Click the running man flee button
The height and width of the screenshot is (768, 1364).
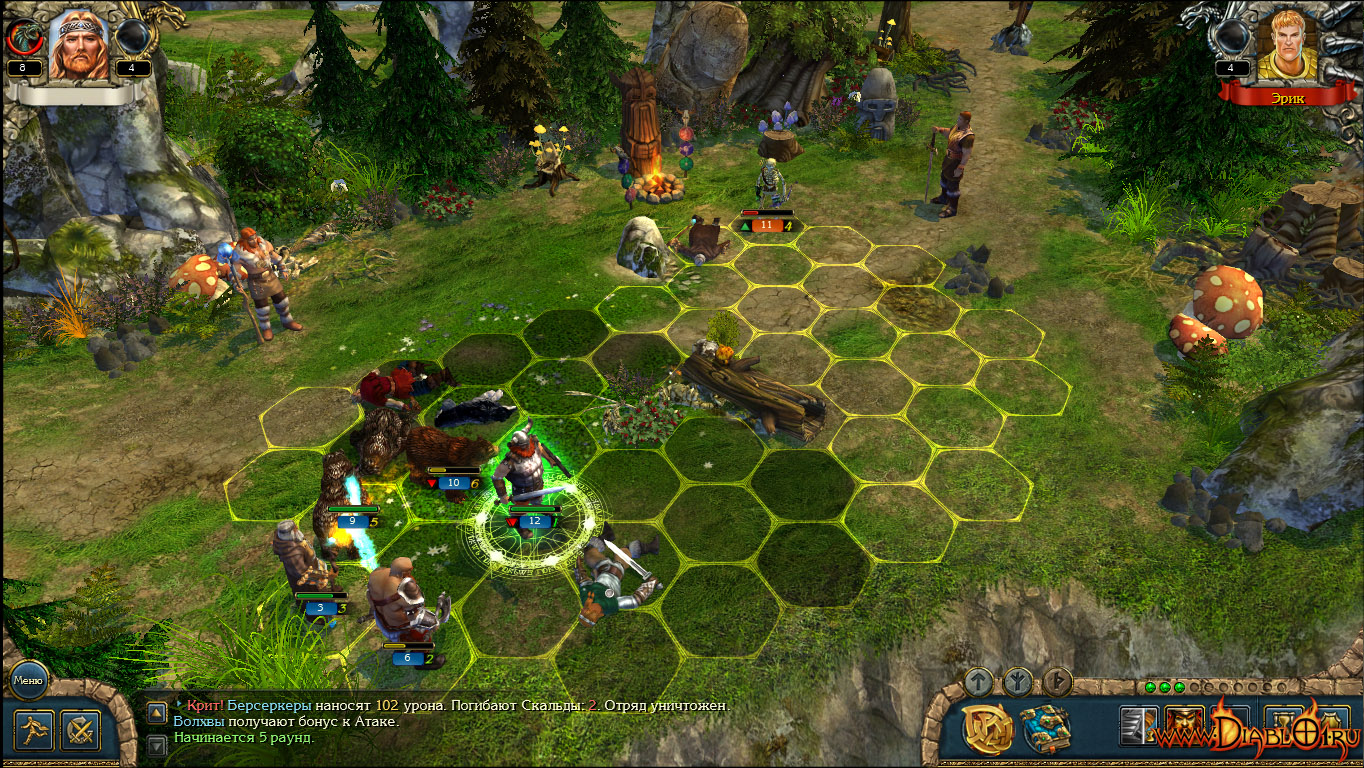[x=34, y=730]
